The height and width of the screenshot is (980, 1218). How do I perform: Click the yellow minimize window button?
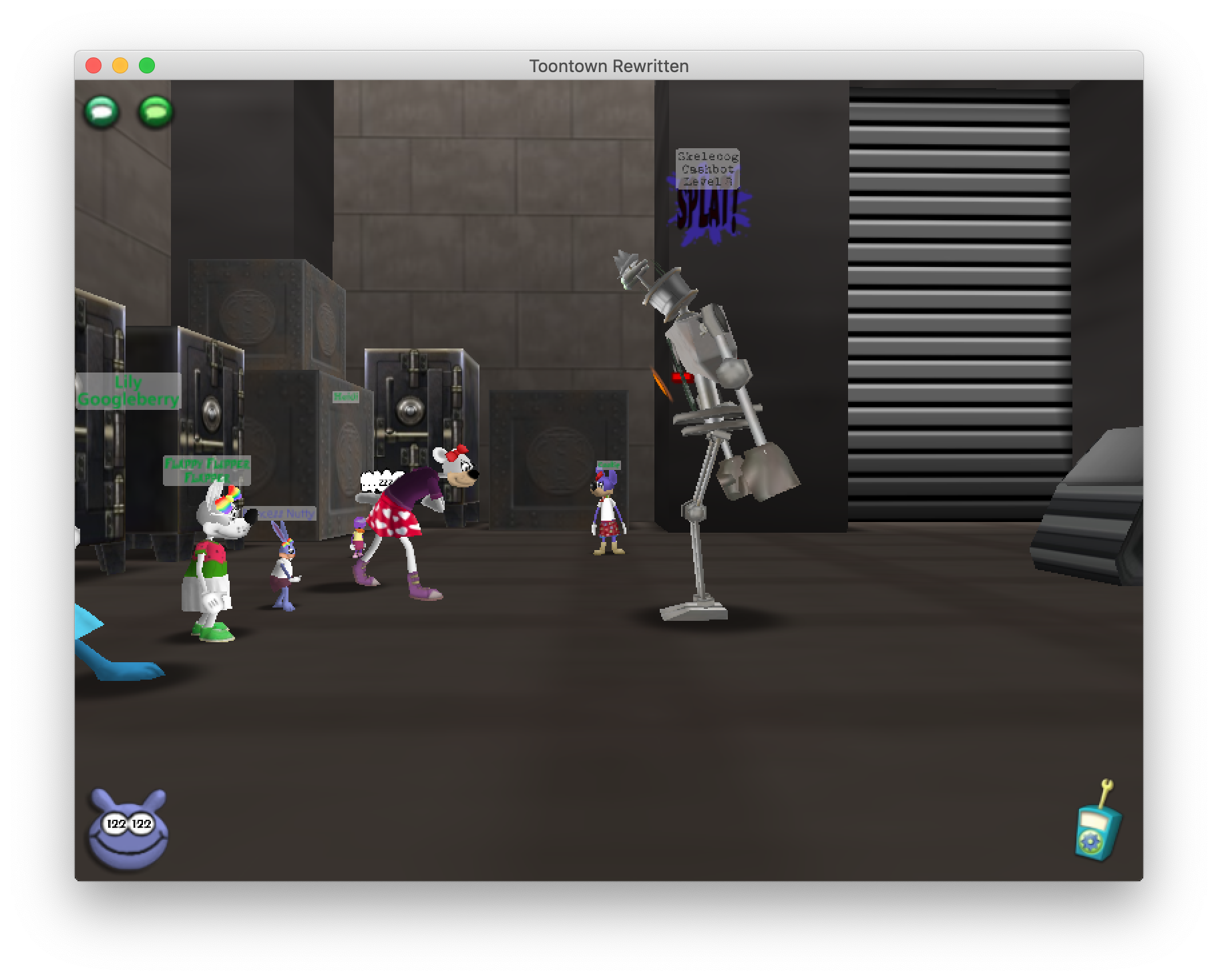click(x=119, y=65)
